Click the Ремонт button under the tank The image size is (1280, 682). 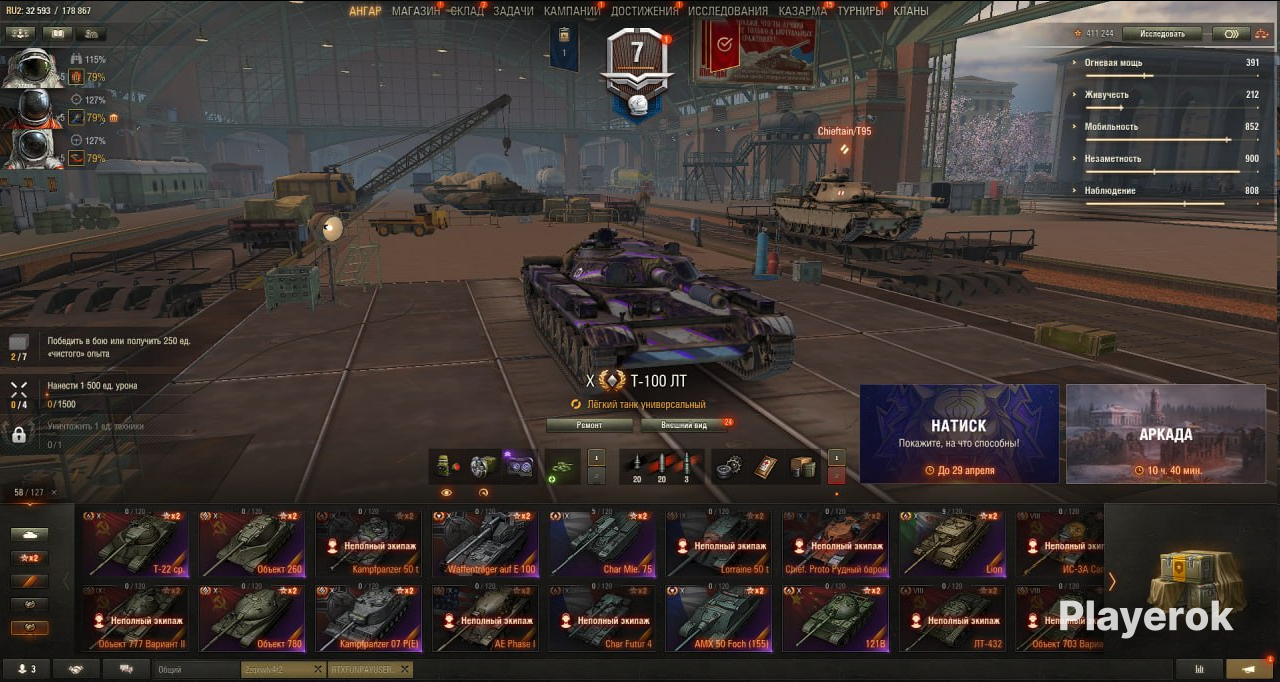coord(589,425)
